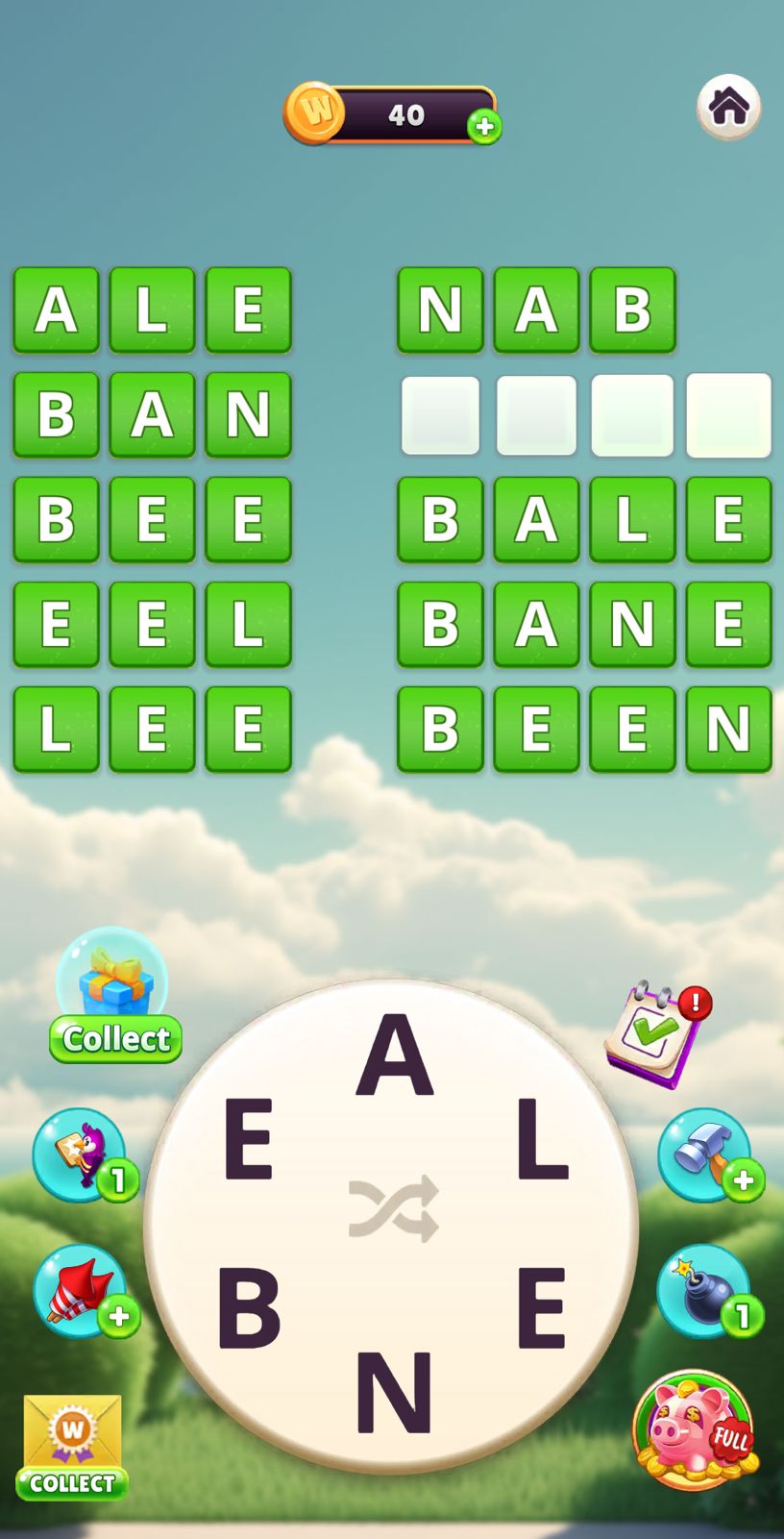Go to the home screen
Viewport: 784px width, 1539px height.
(x=728, y=107)
